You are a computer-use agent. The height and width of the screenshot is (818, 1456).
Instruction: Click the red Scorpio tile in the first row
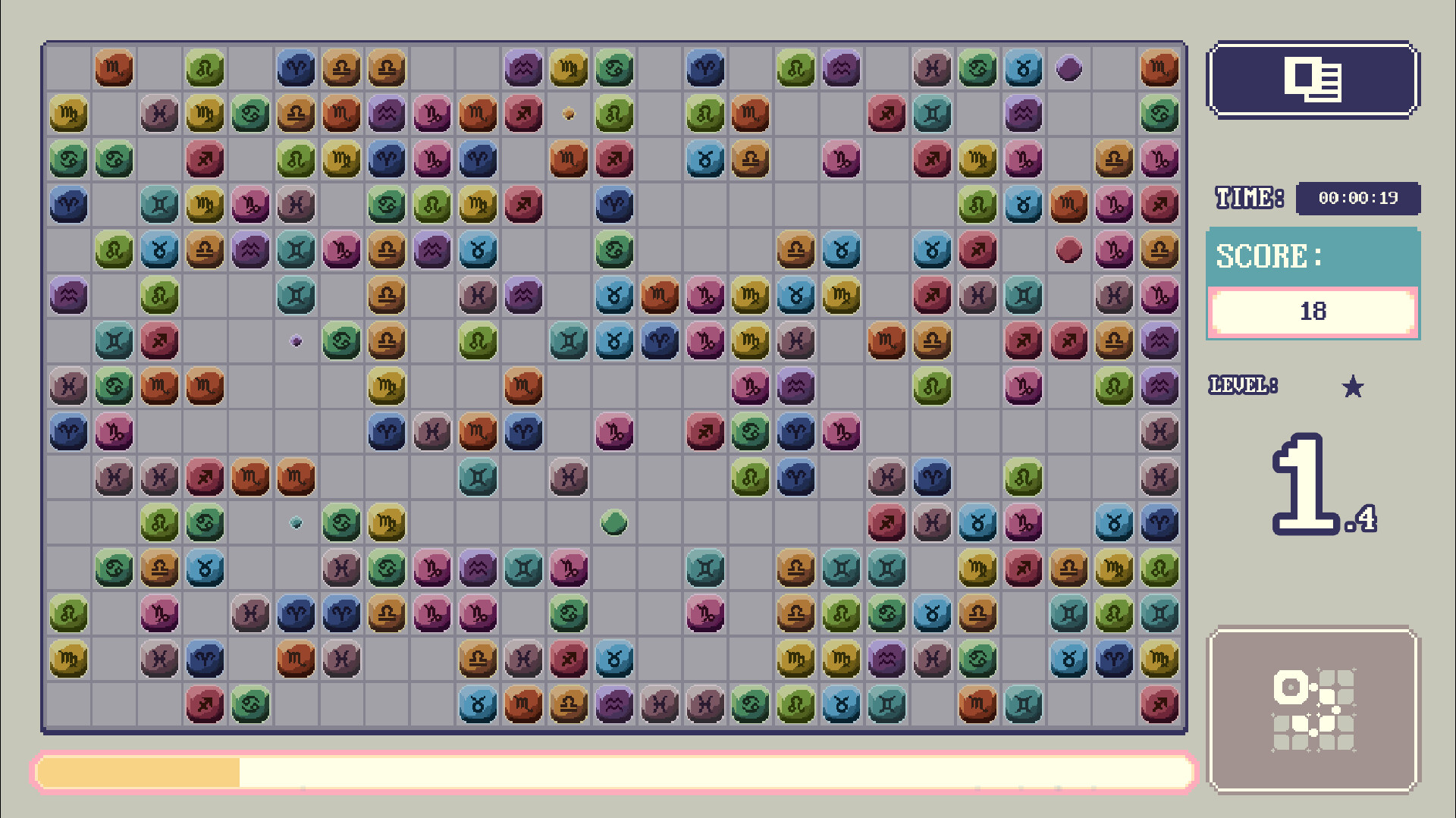click(x=114, y=68)
